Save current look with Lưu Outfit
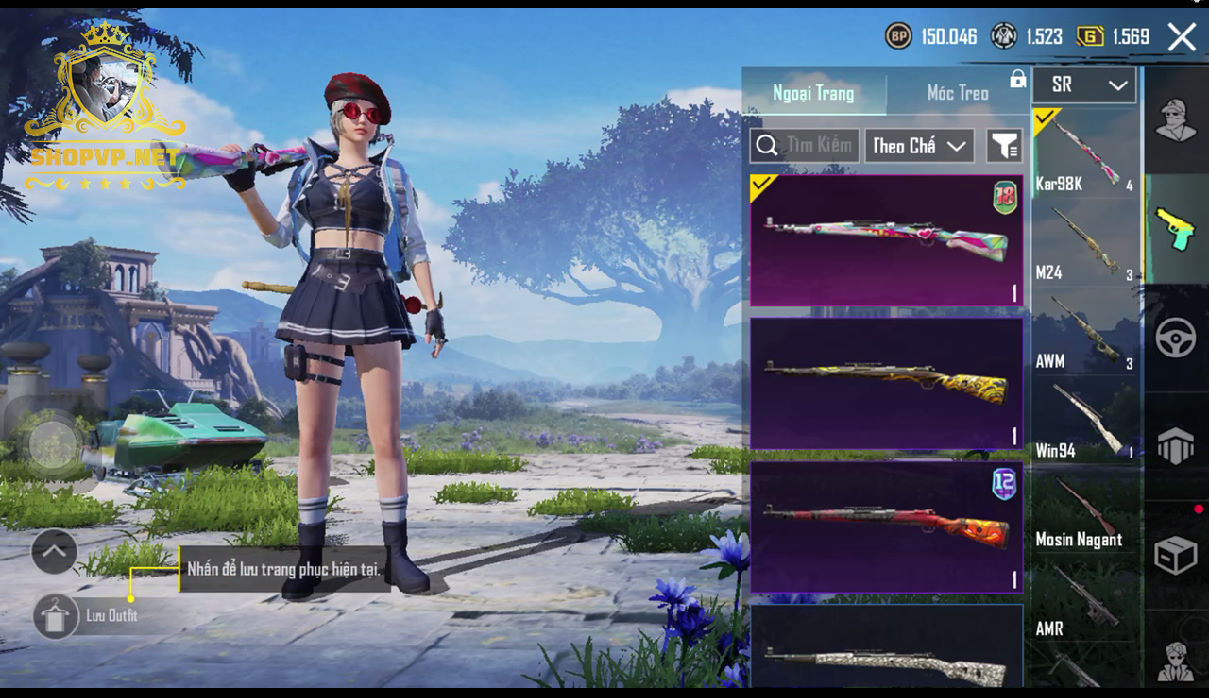Screen dimensions: 1209x698 (56, 616)
